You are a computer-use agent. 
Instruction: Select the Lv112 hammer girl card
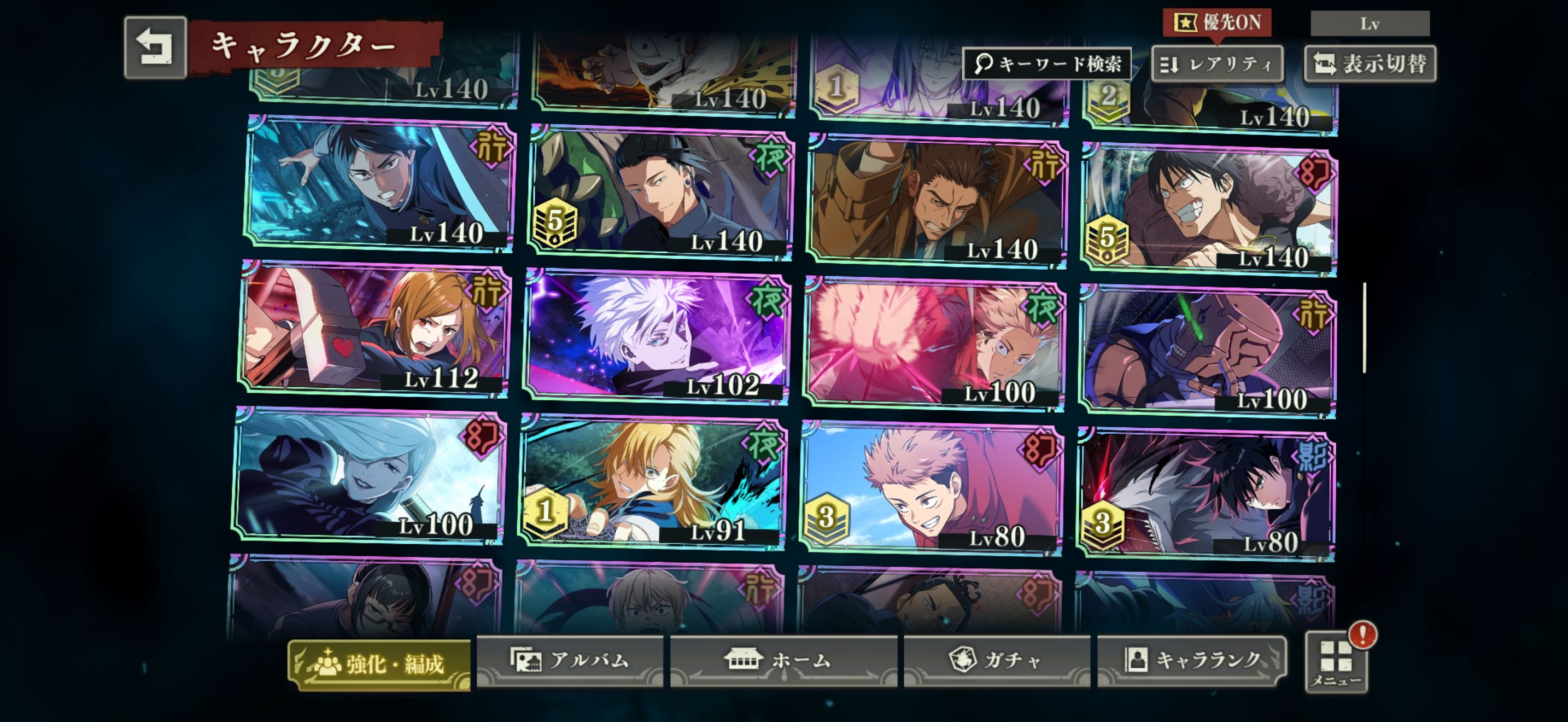(375, 330)
